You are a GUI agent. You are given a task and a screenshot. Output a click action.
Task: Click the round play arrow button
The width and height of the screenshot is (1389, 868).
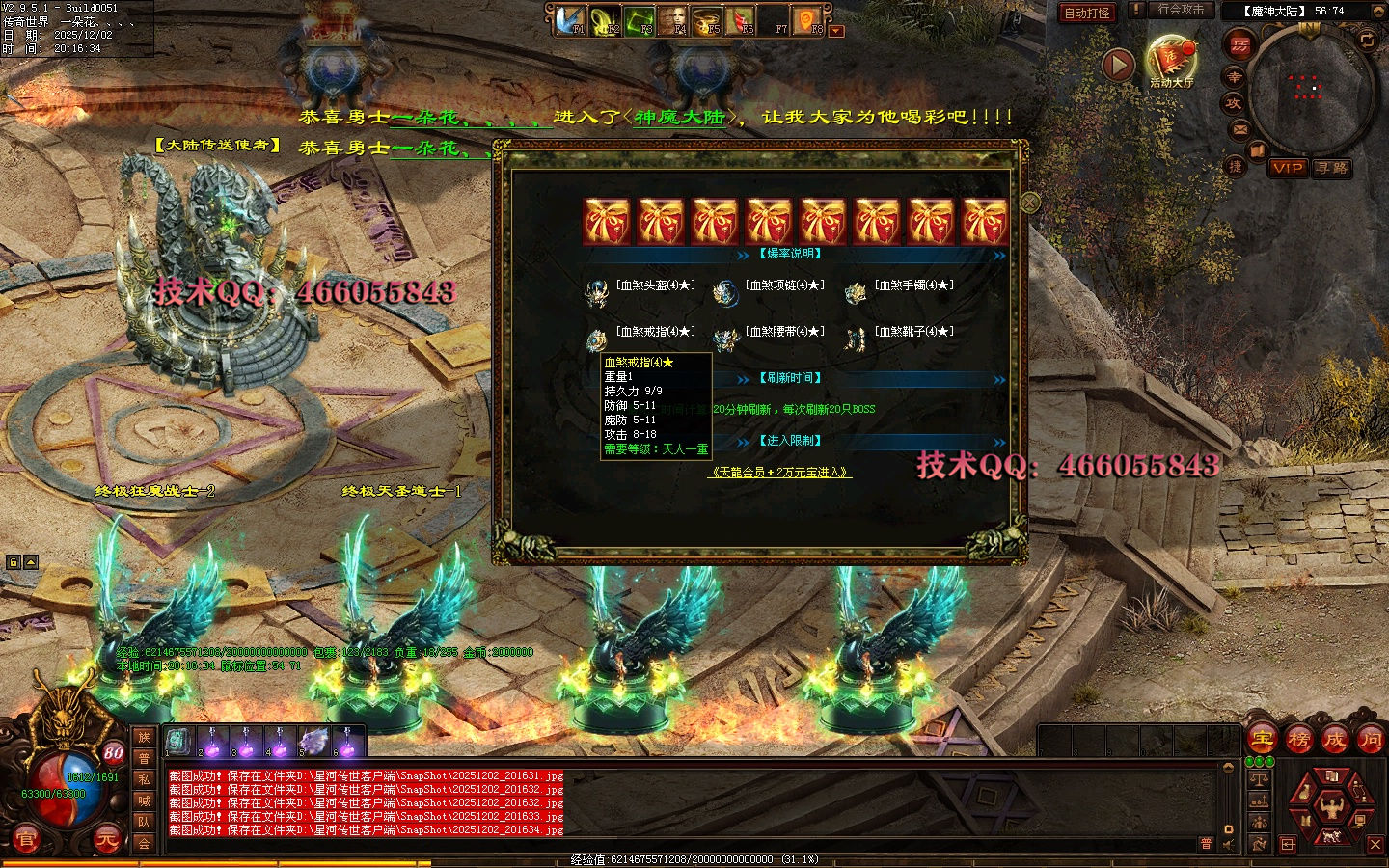click(1118, 65)
